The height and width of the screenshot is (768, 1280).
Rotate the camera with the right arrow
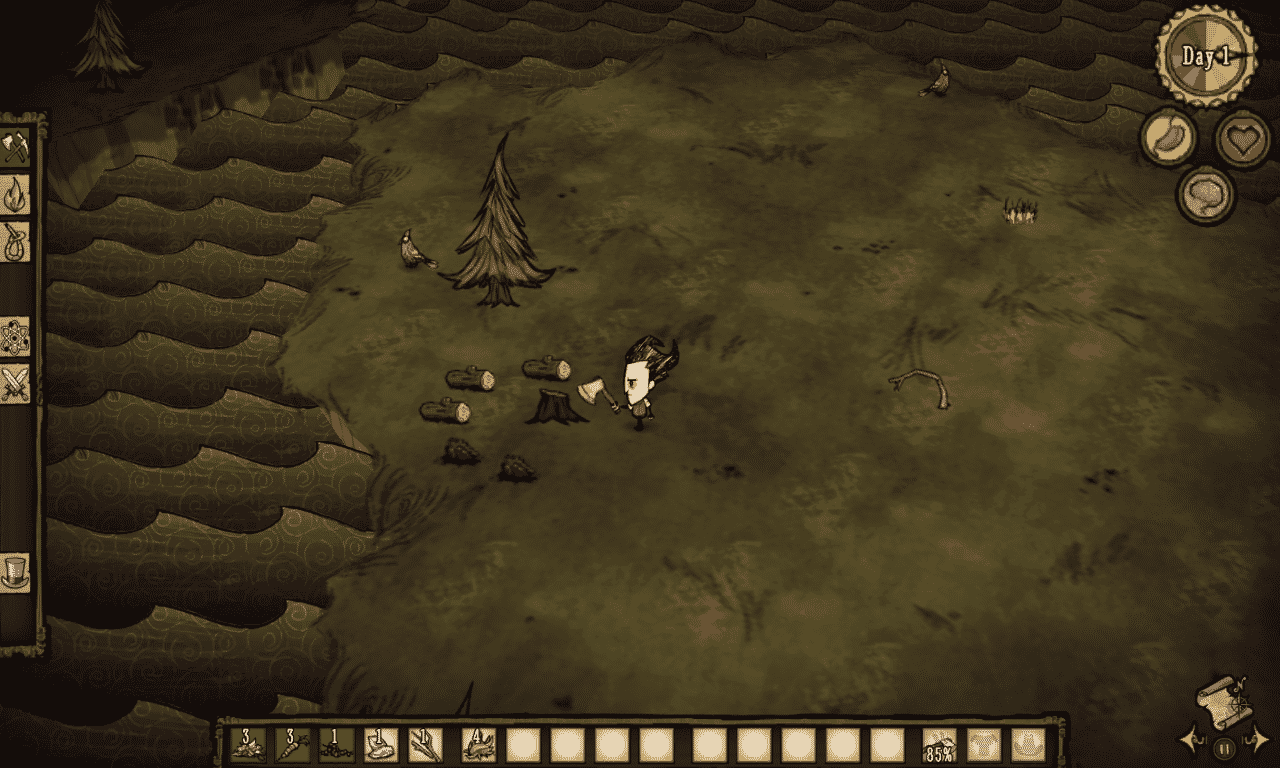1257,741
